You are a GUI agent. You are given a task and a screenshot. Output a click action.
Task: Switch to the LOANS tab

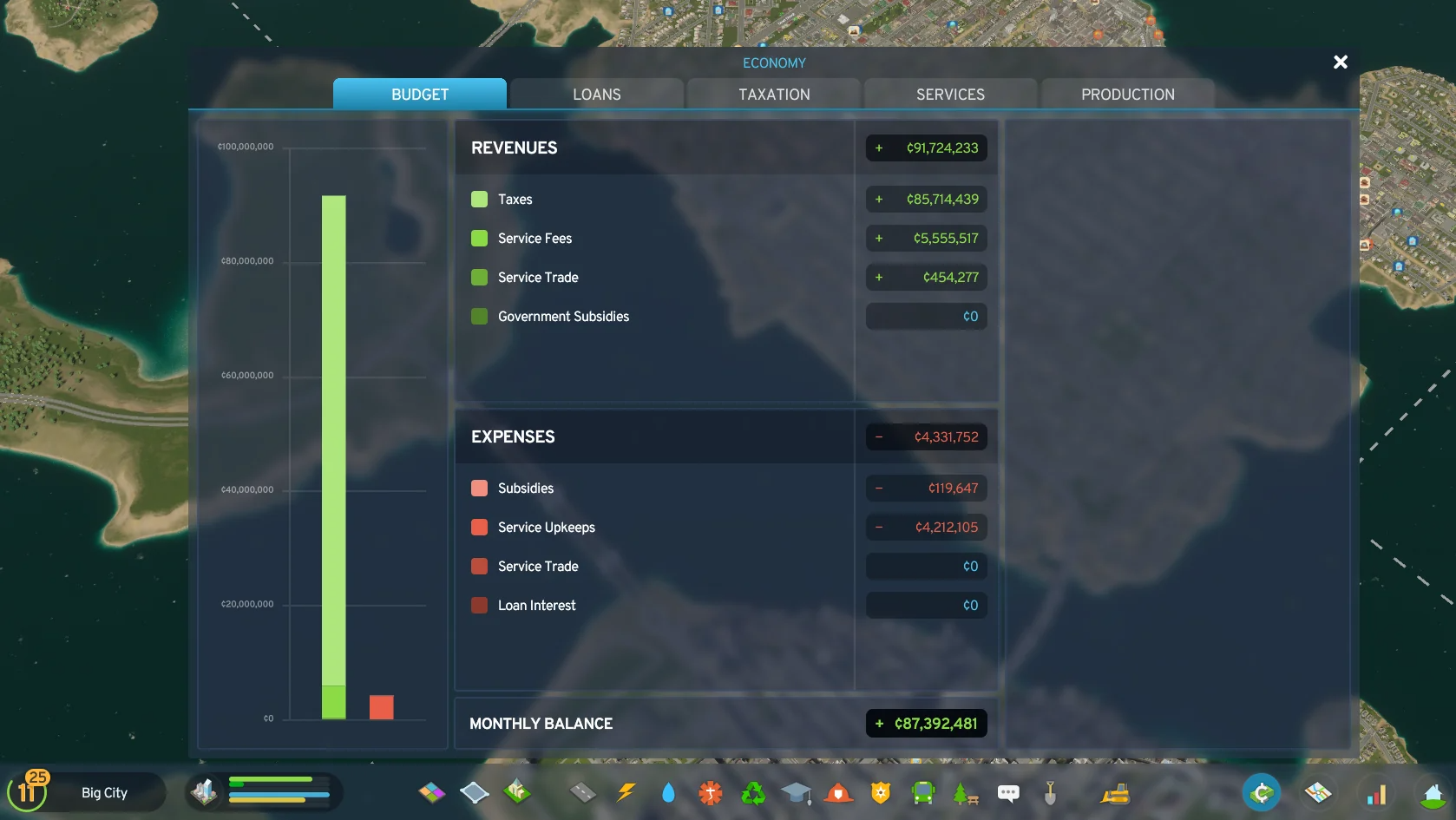(x=596, y=94)
